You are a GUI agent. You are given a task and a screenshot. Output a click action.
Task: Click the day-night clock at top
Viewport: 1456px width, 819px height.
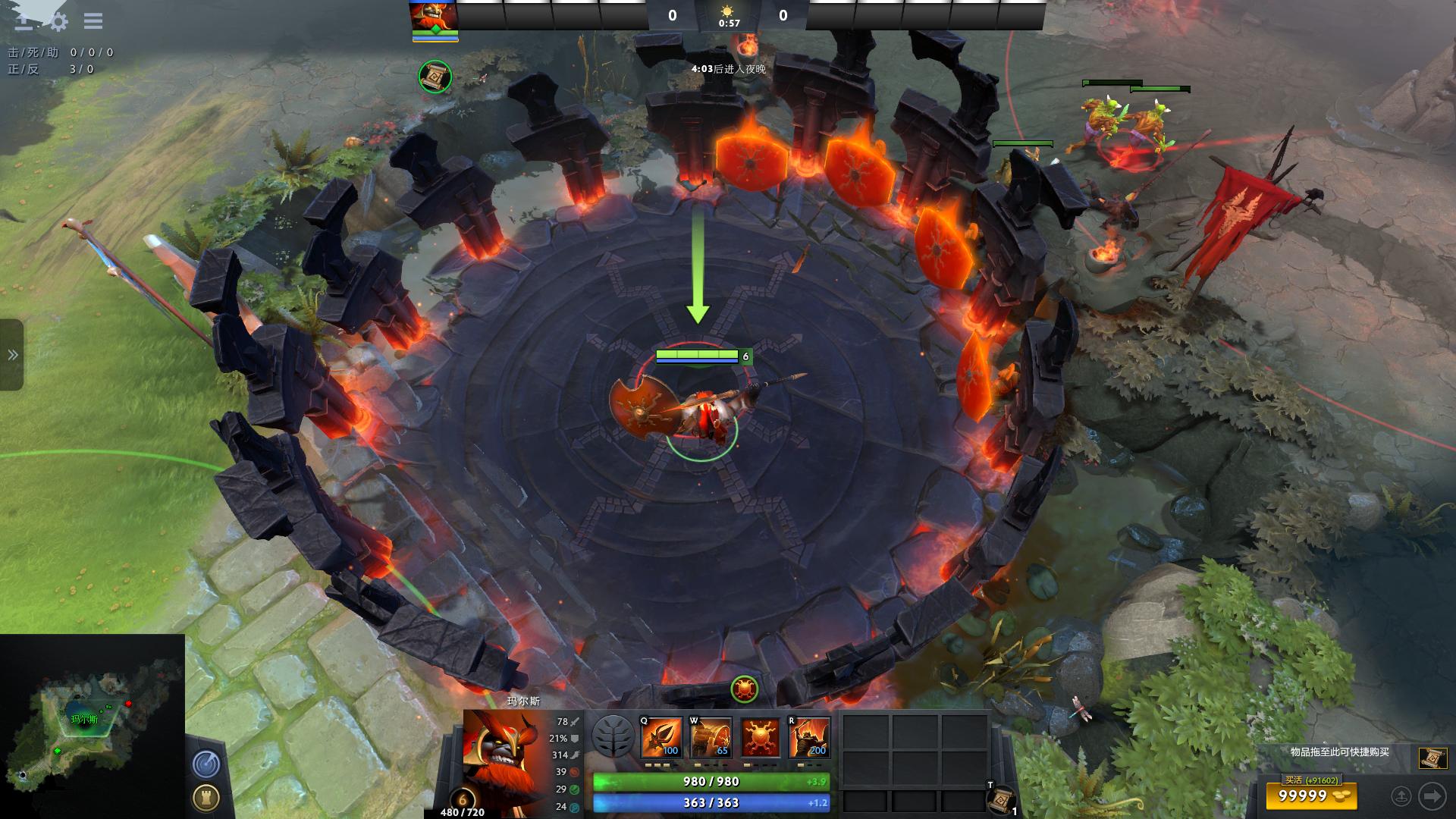tap(728, 15)
